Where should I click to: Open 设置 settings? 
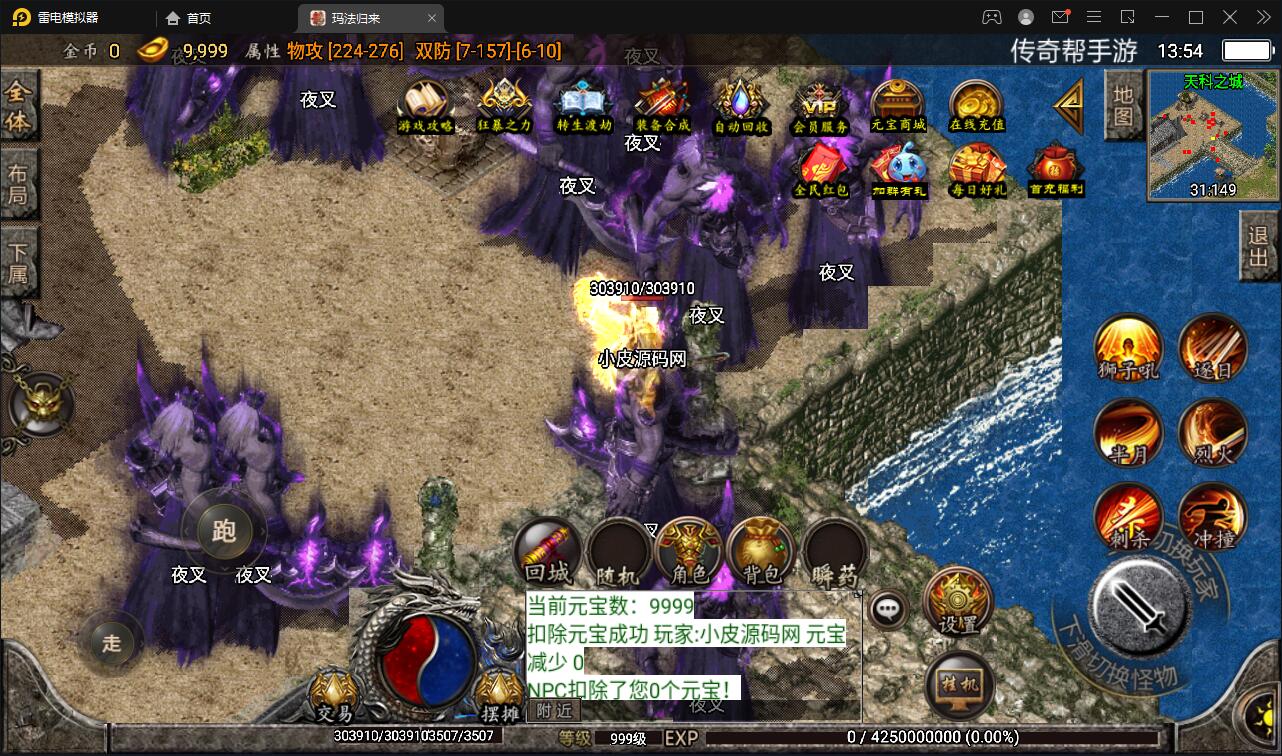958,601
